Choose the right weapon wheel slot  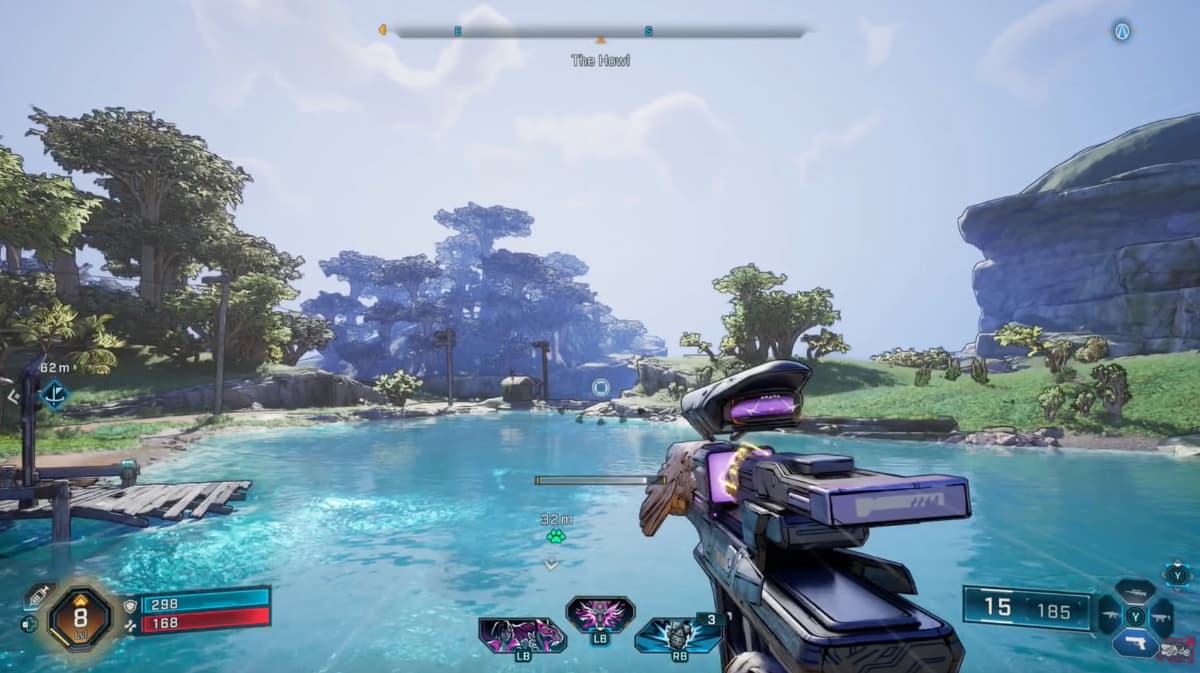coord(1161,616)
